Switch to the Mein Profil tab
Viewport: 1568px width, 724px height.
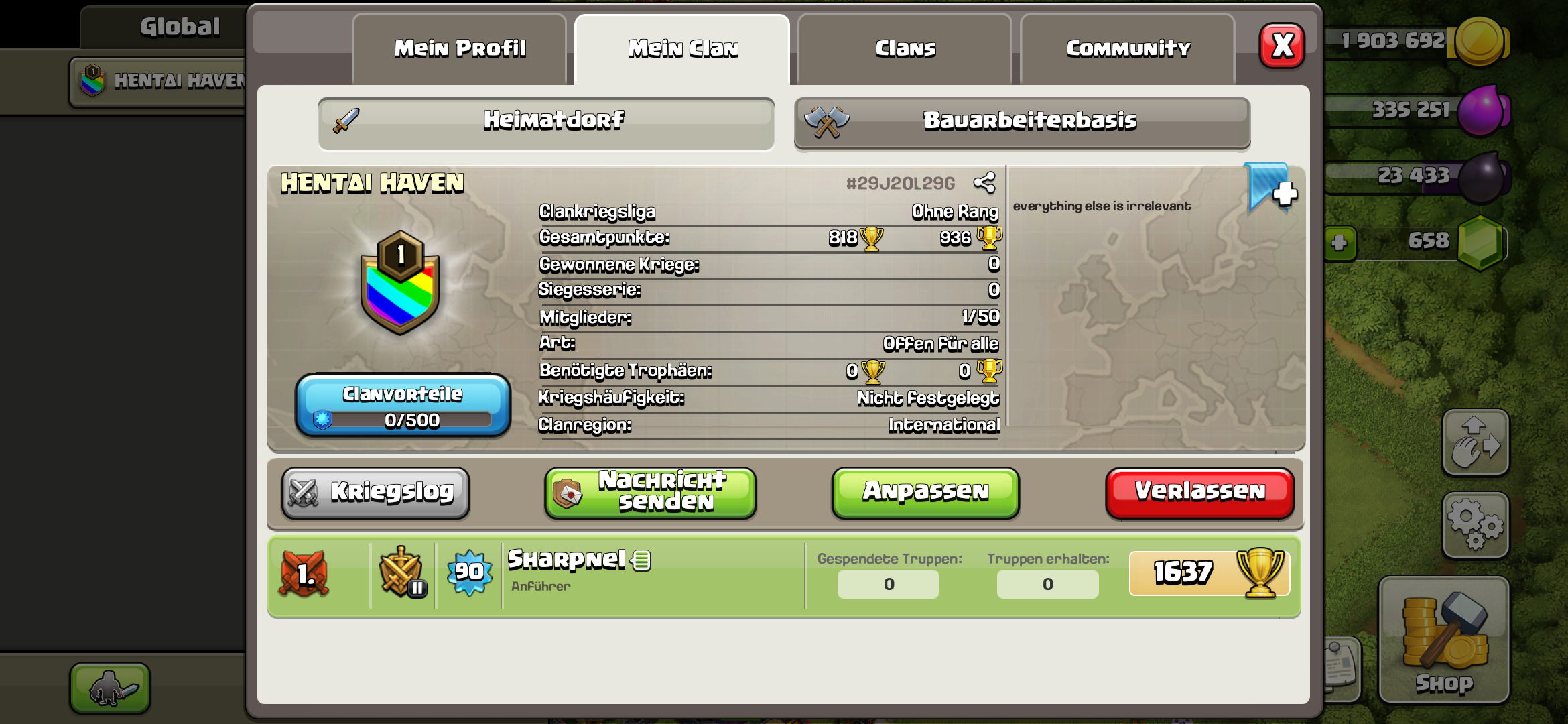(460, 47)
